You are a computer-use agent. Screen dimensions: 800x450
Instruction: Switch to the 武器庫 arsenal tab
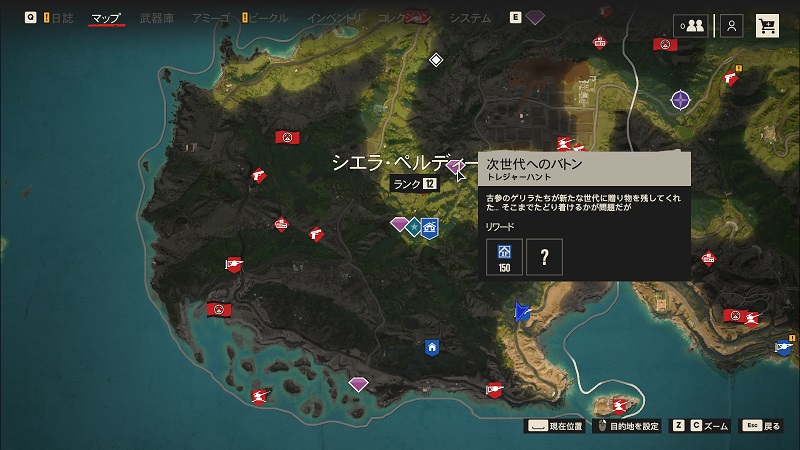158,18
